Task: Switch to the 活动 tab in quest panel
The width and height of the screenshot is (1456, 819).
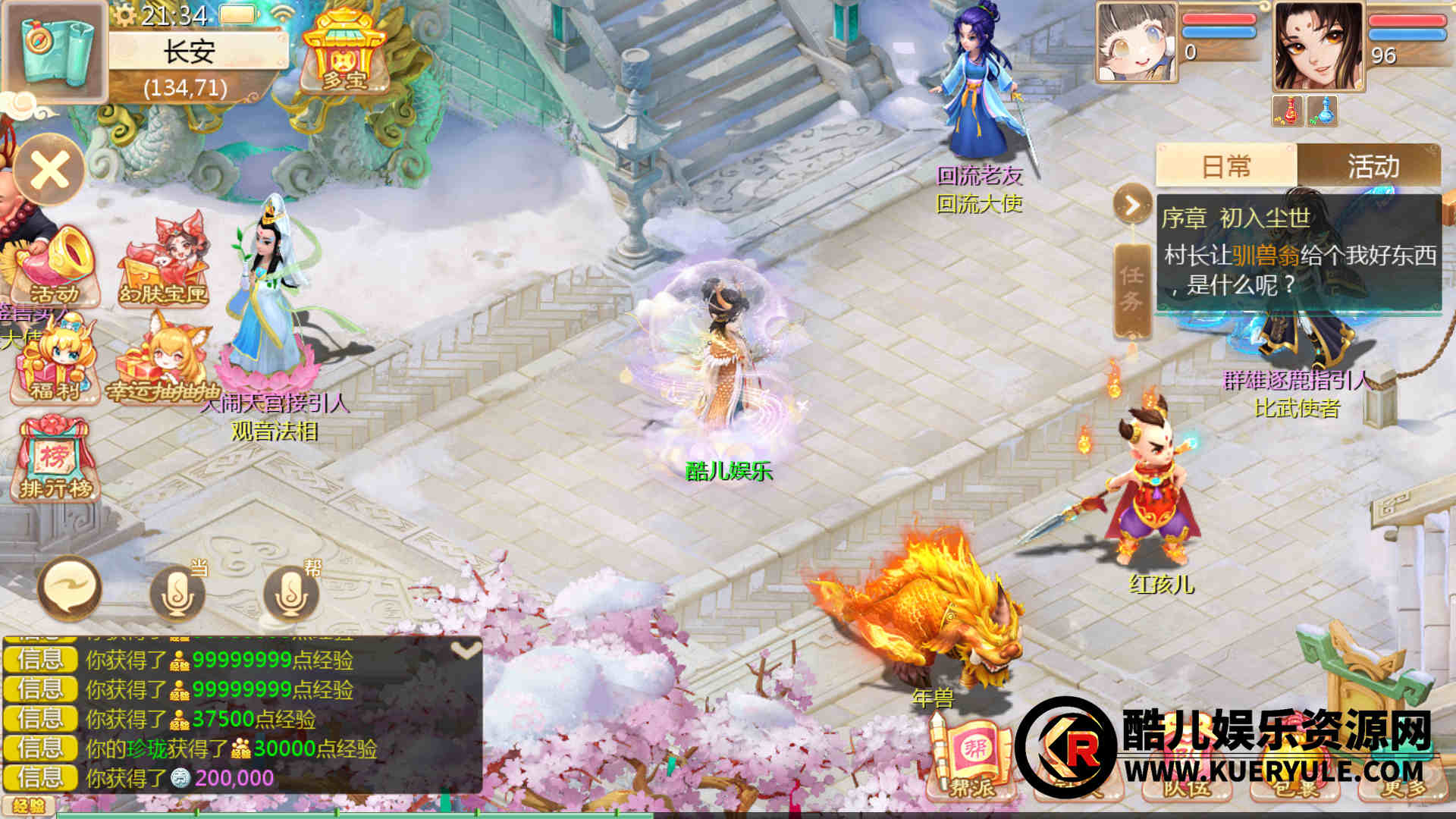Action: tap(1372, 166)
